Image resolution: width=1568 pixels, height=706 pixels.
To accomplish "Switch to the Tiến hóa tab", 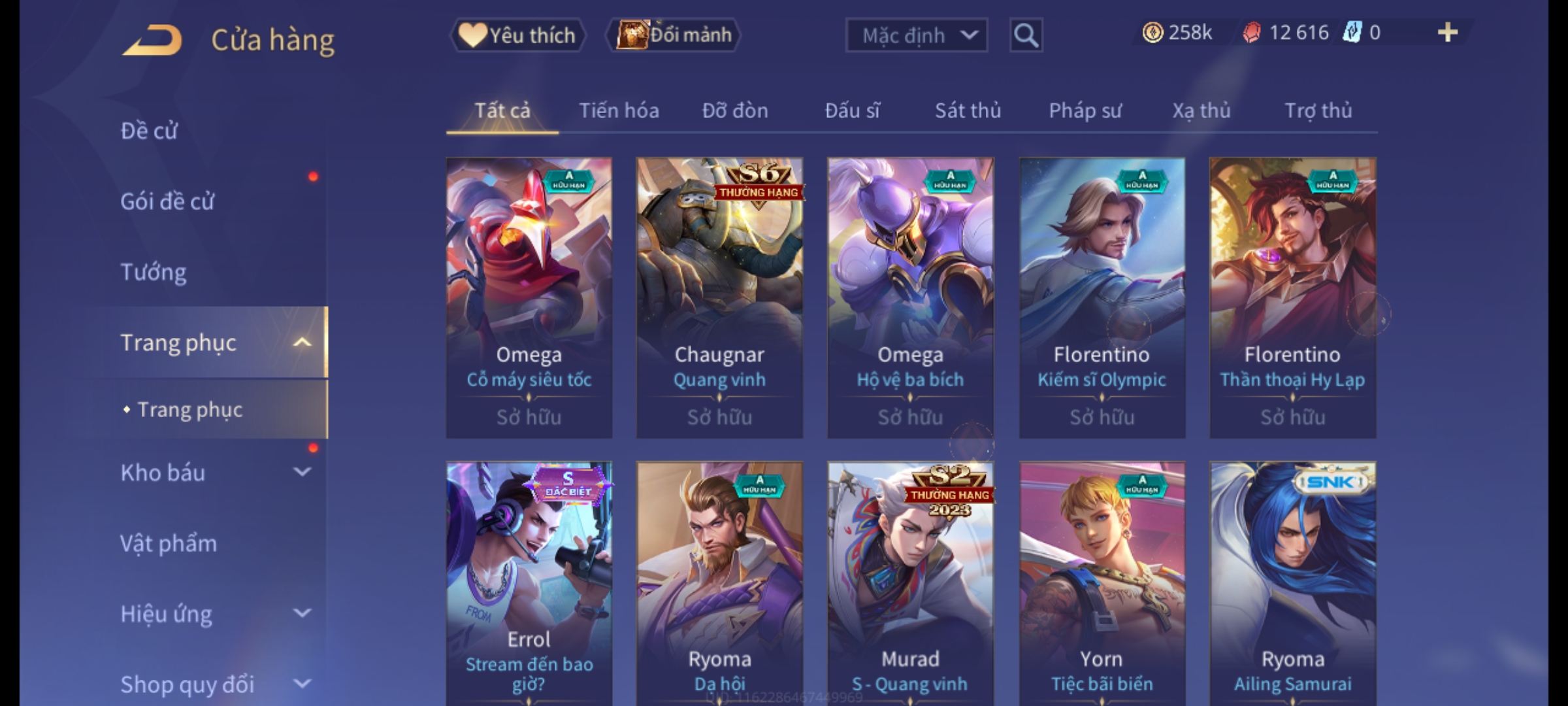I will point(619,110).
